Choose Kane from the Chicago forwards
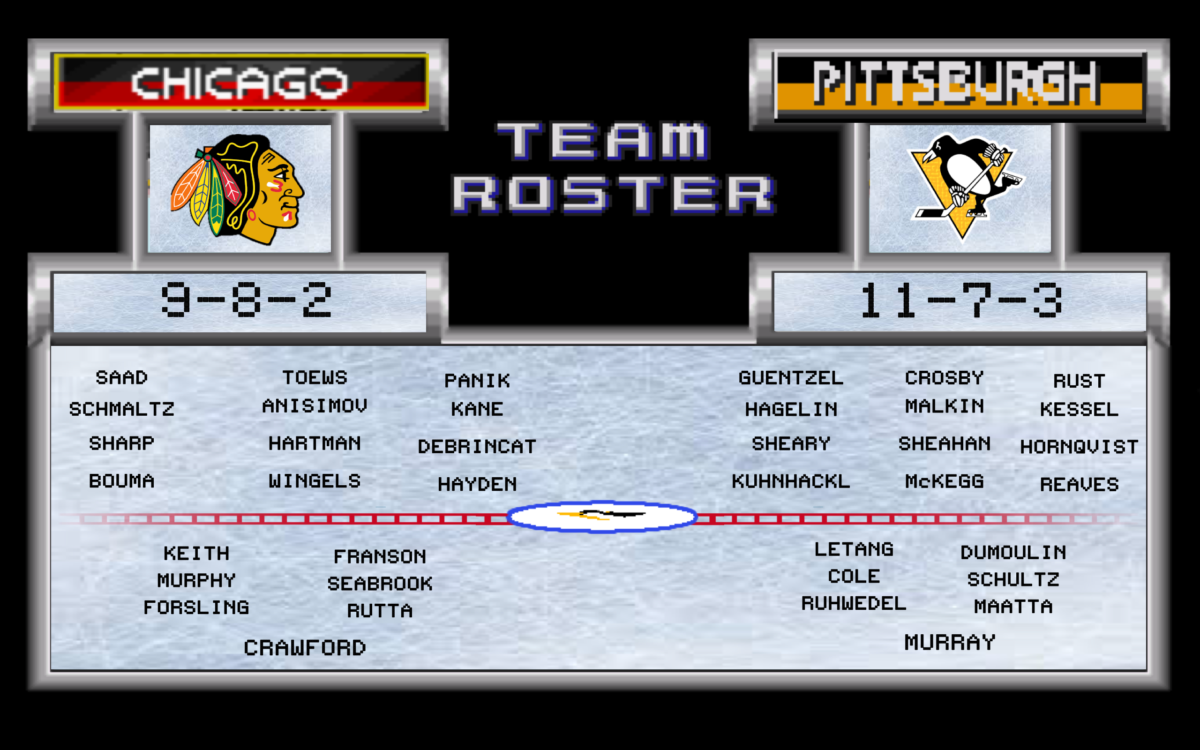The image size is (1200, 750). tap(477, 409)
